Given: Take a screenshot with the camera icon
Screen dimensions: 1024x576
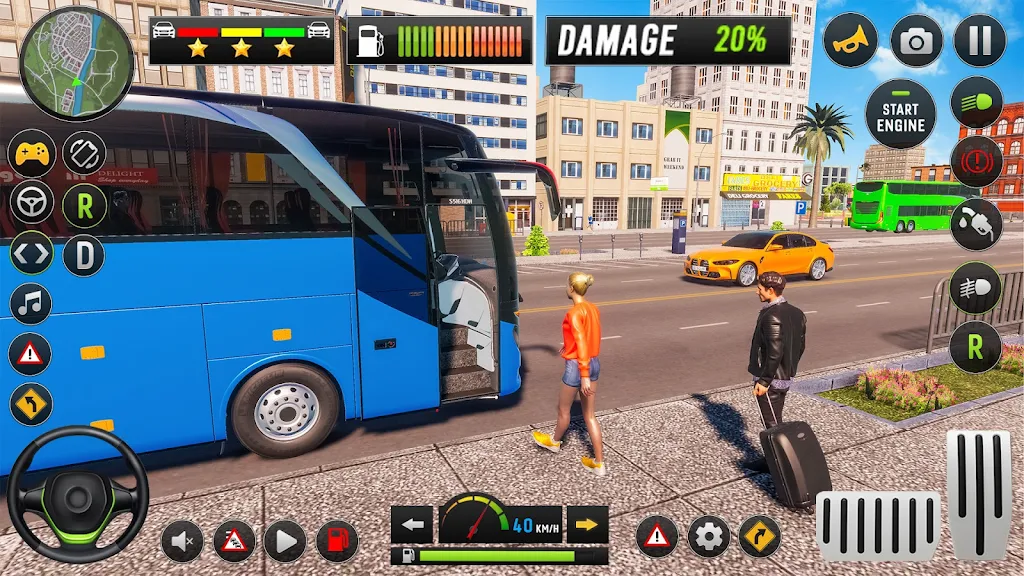Looking at the screenshot, I should [916, 41].
